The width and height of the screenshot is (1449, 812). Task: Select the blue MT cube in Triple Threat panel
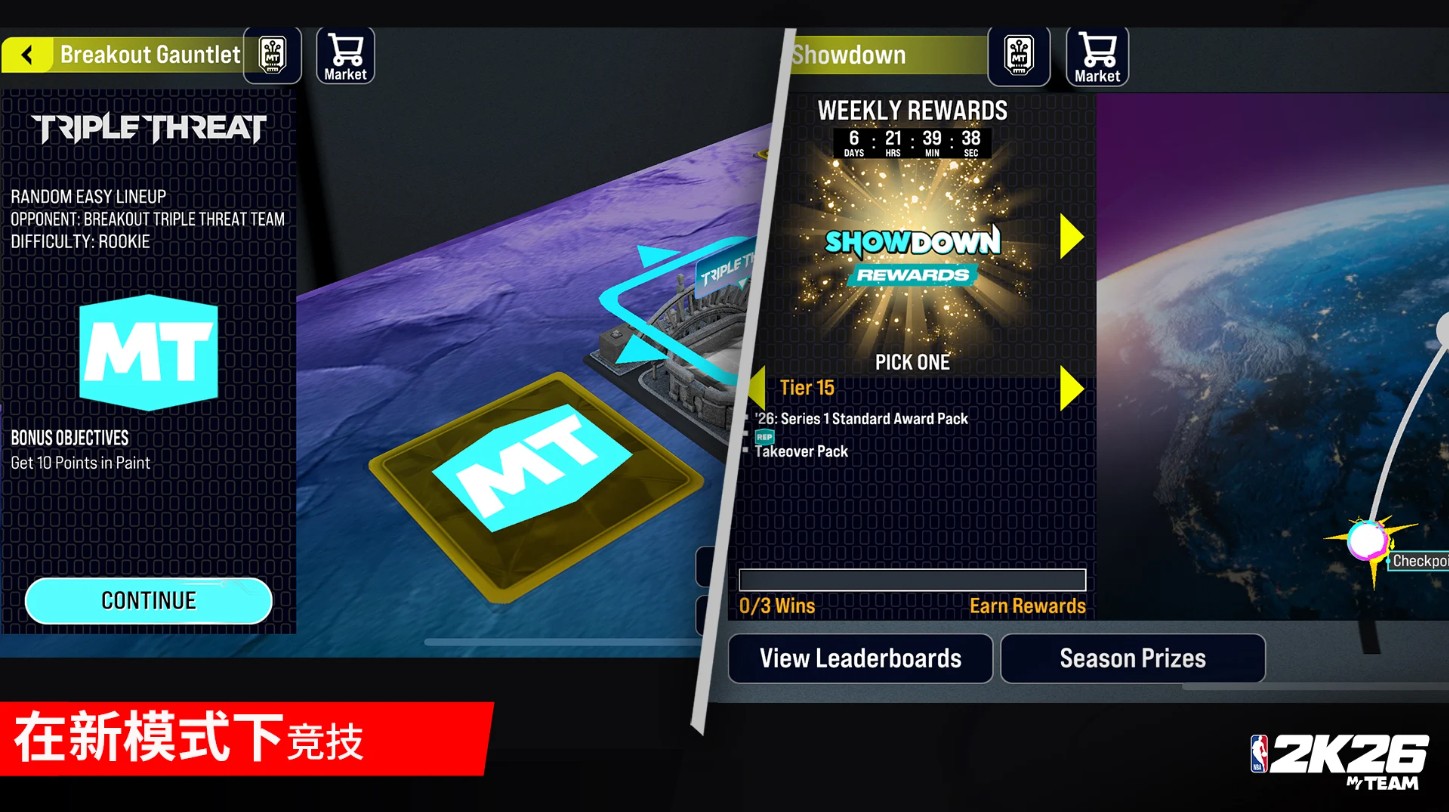[148, 352]
